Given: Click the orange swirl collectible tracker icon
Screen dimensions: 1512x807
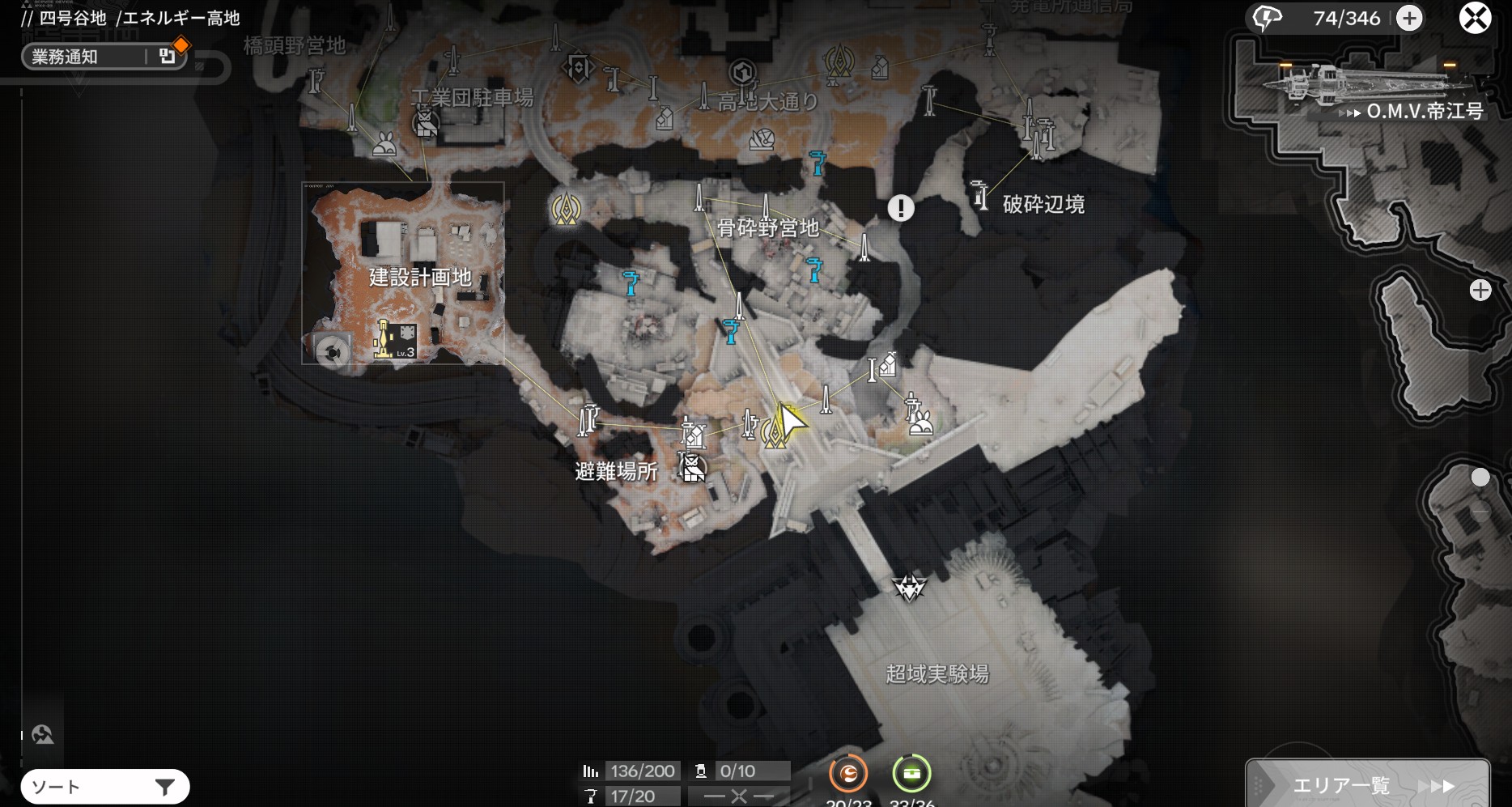Looking at the screenshot, I should 848,775.
